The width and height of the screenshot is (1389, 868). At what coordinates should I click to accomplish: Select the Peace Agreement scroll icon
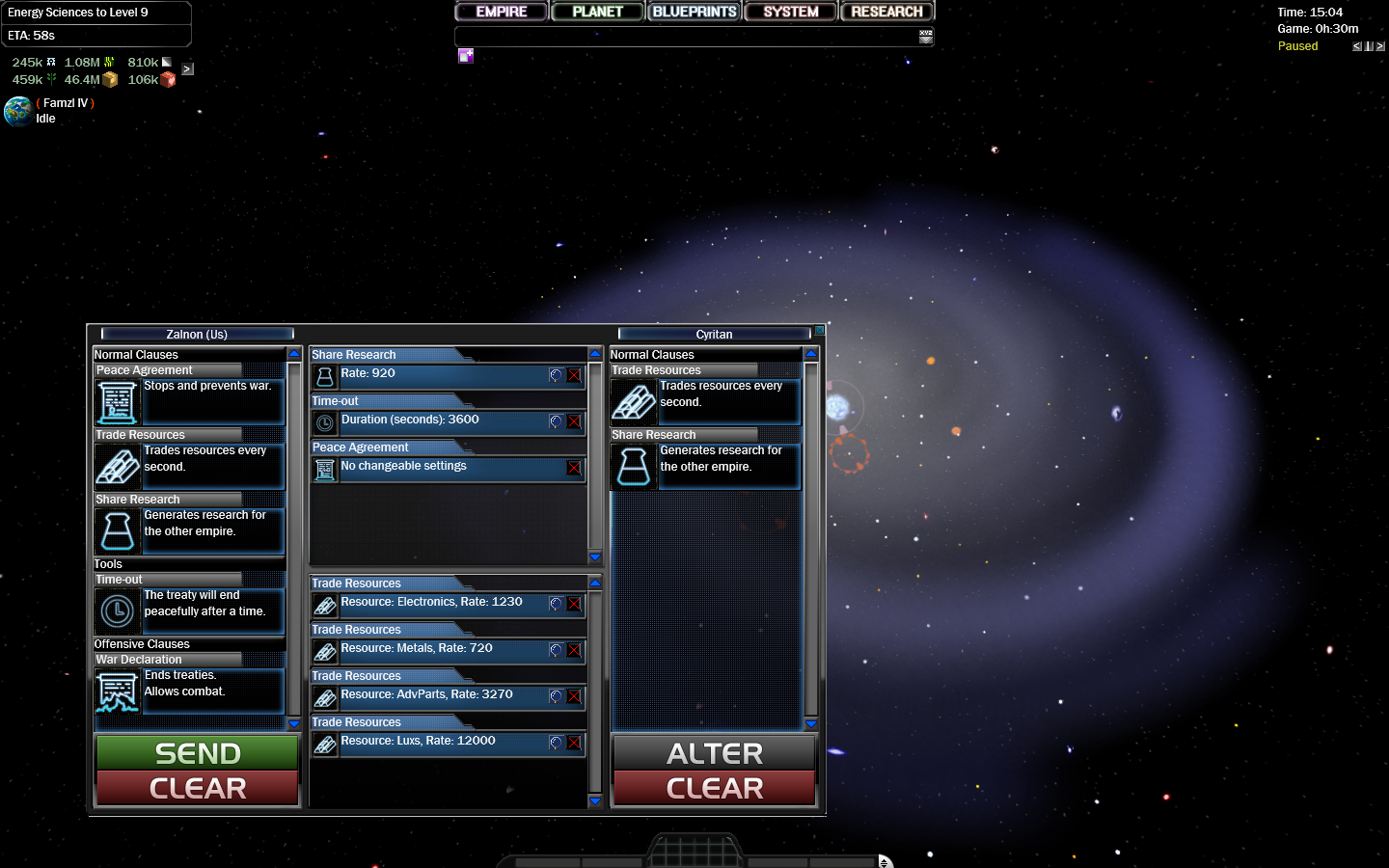click(x=117, y=402)
